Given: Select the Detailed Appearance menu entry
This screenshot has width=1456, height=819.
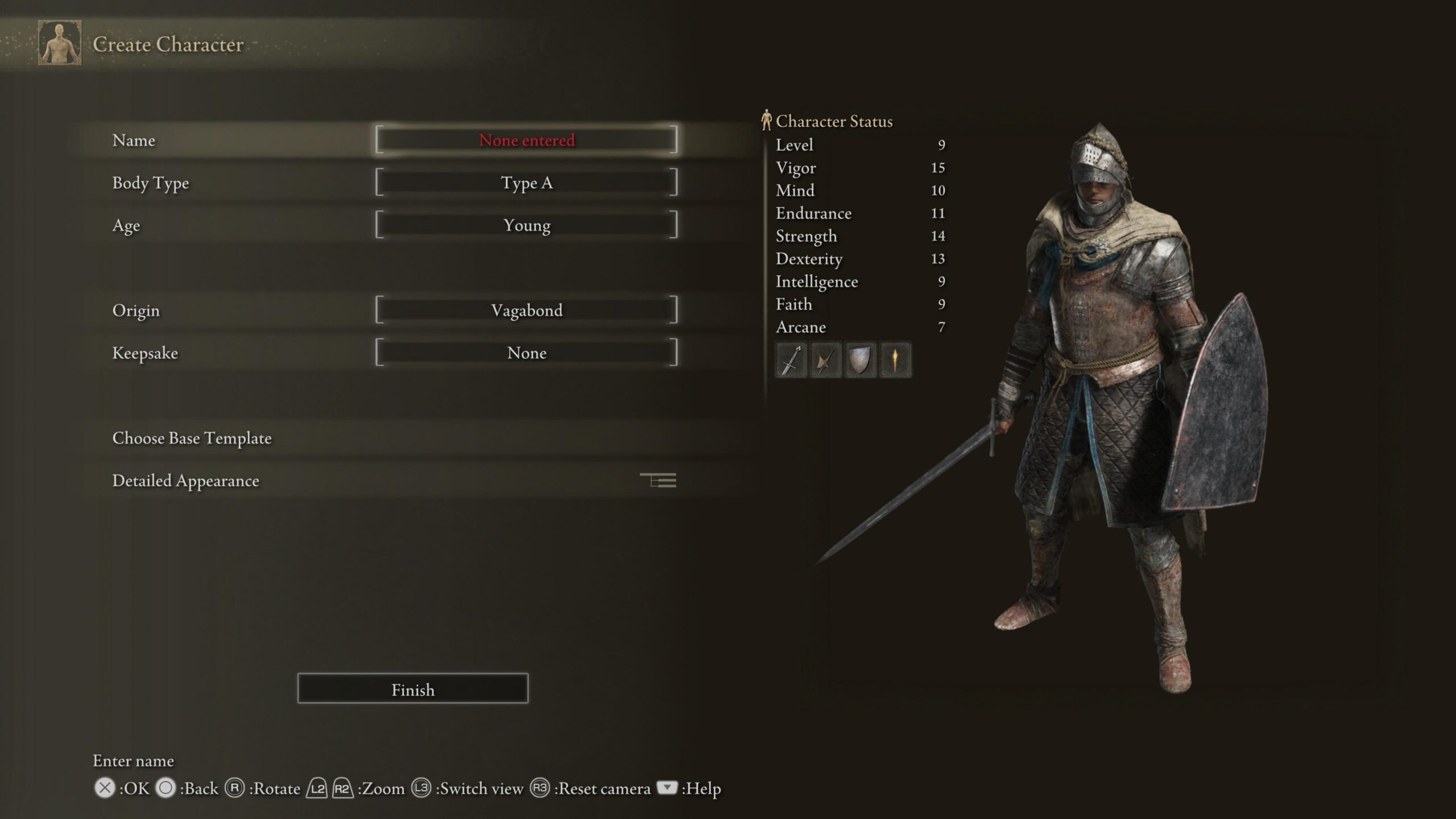Looking at the screenshot, I should [x=186, y=481].
